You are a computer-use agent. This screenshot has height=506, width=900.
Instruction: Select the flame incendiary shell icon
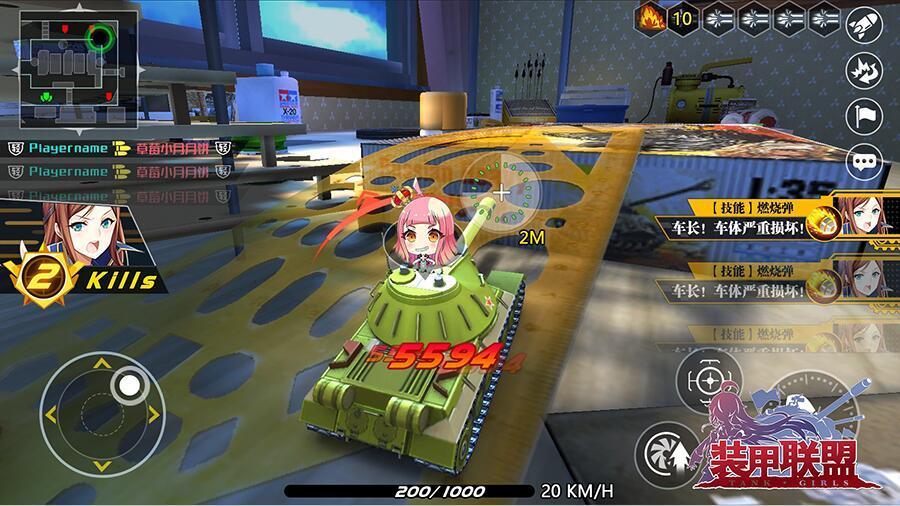(651, 18)
